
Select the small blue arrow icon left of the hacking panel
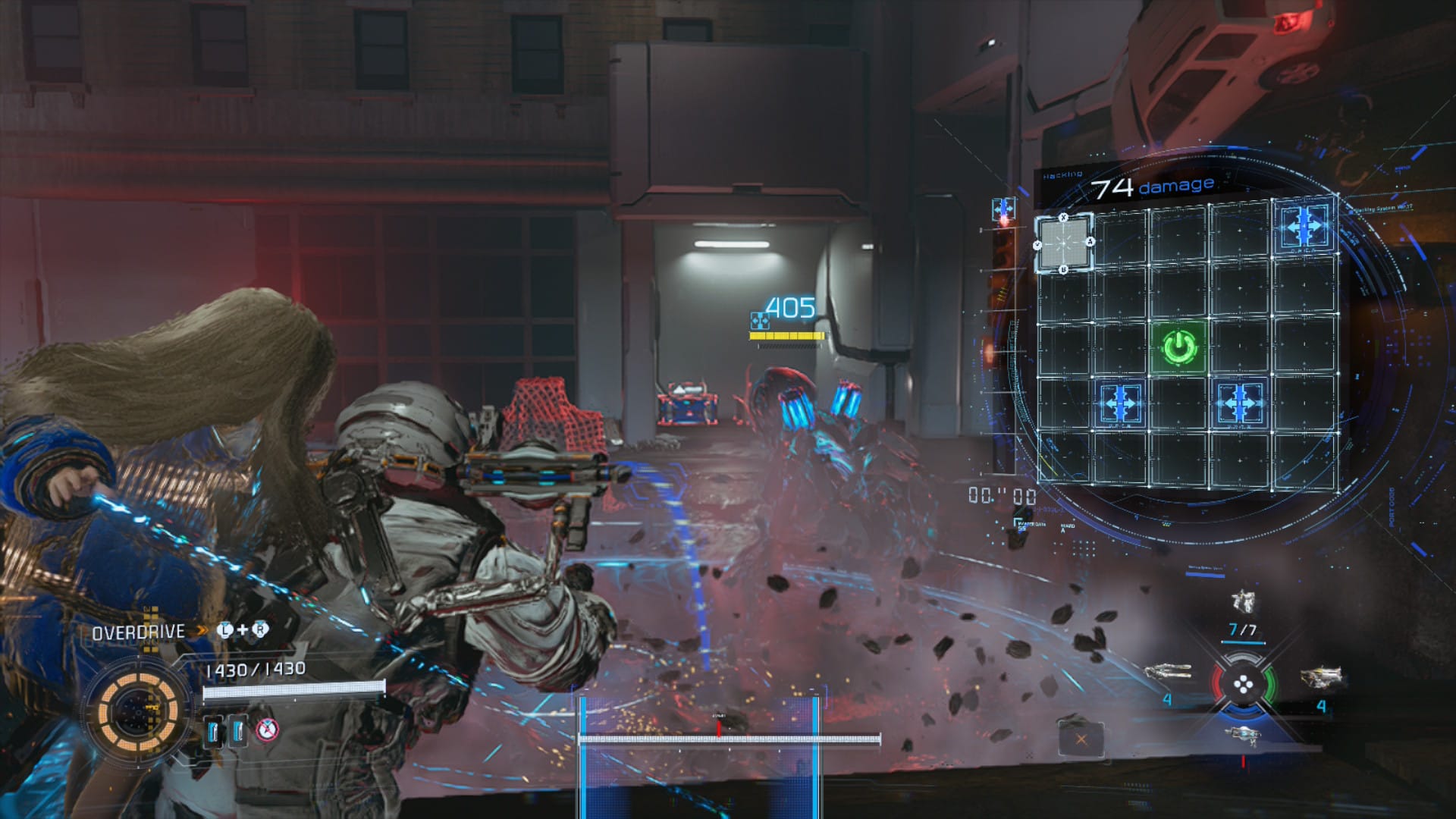coord(1003,209)
